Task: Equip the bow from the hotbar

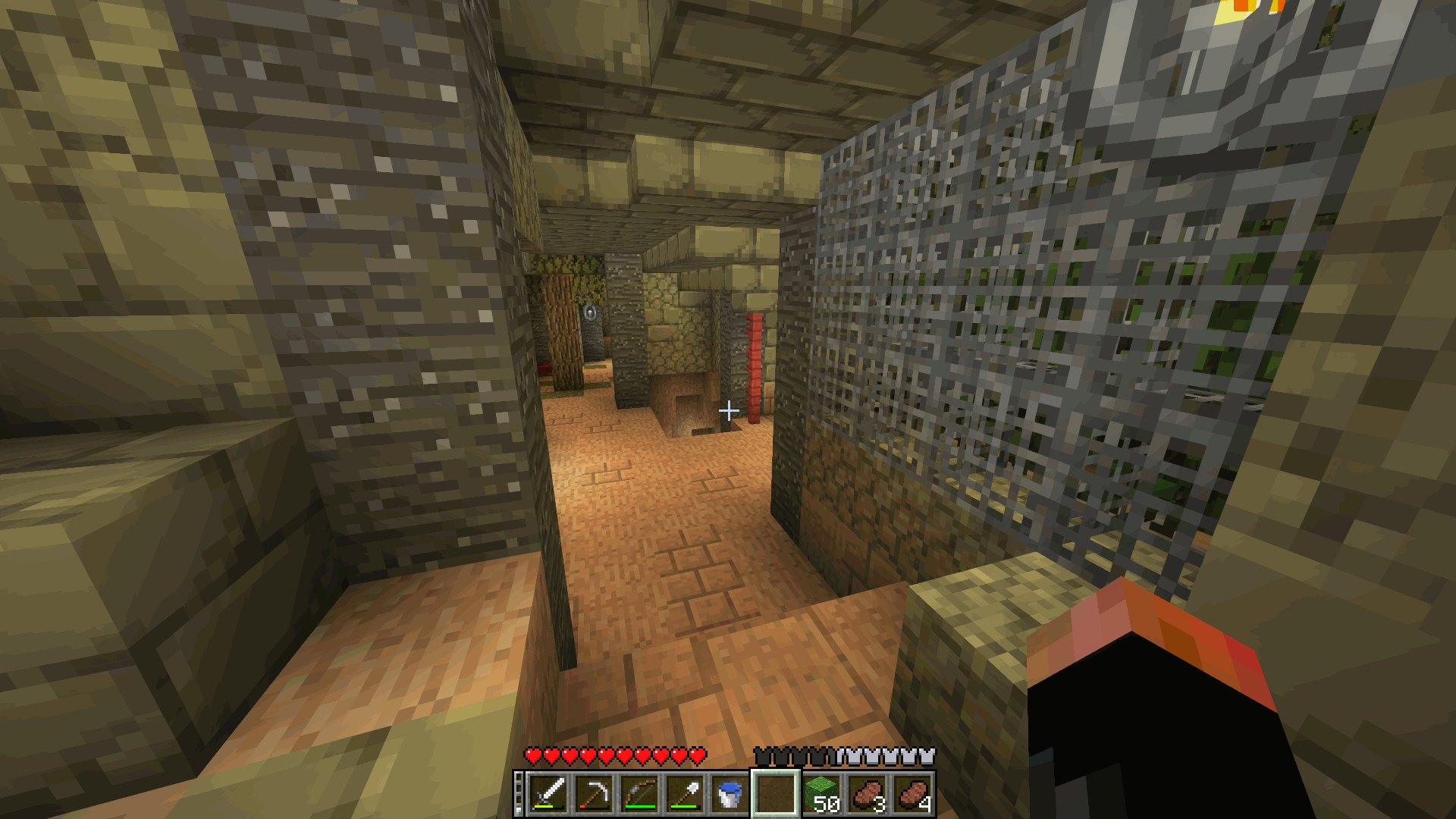Action: click(x=639, y=794)
